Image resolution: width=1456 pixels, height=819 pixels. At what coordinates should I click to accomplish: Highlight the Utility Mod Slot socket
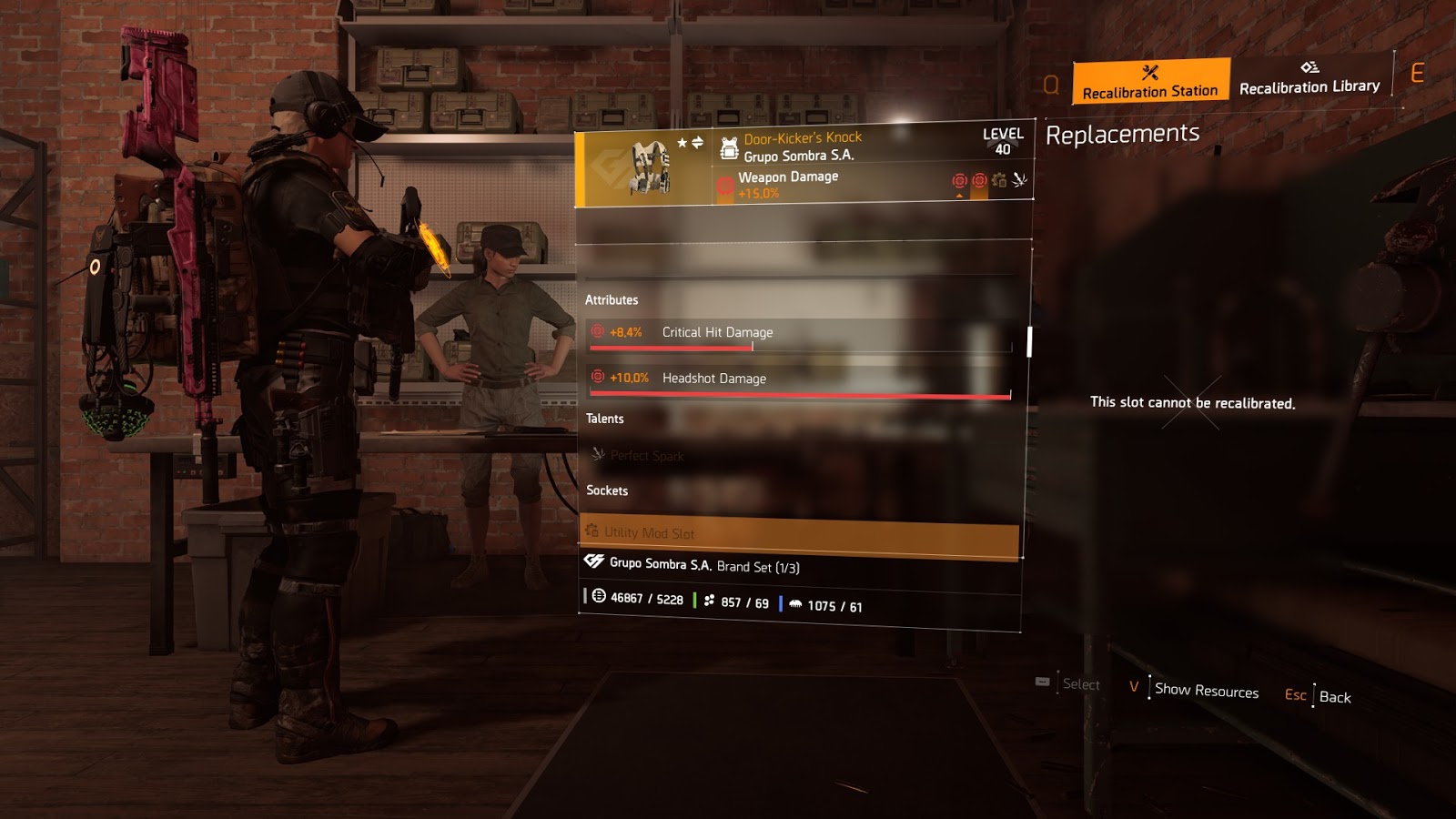pyautogui.click(x=799, y=535)
